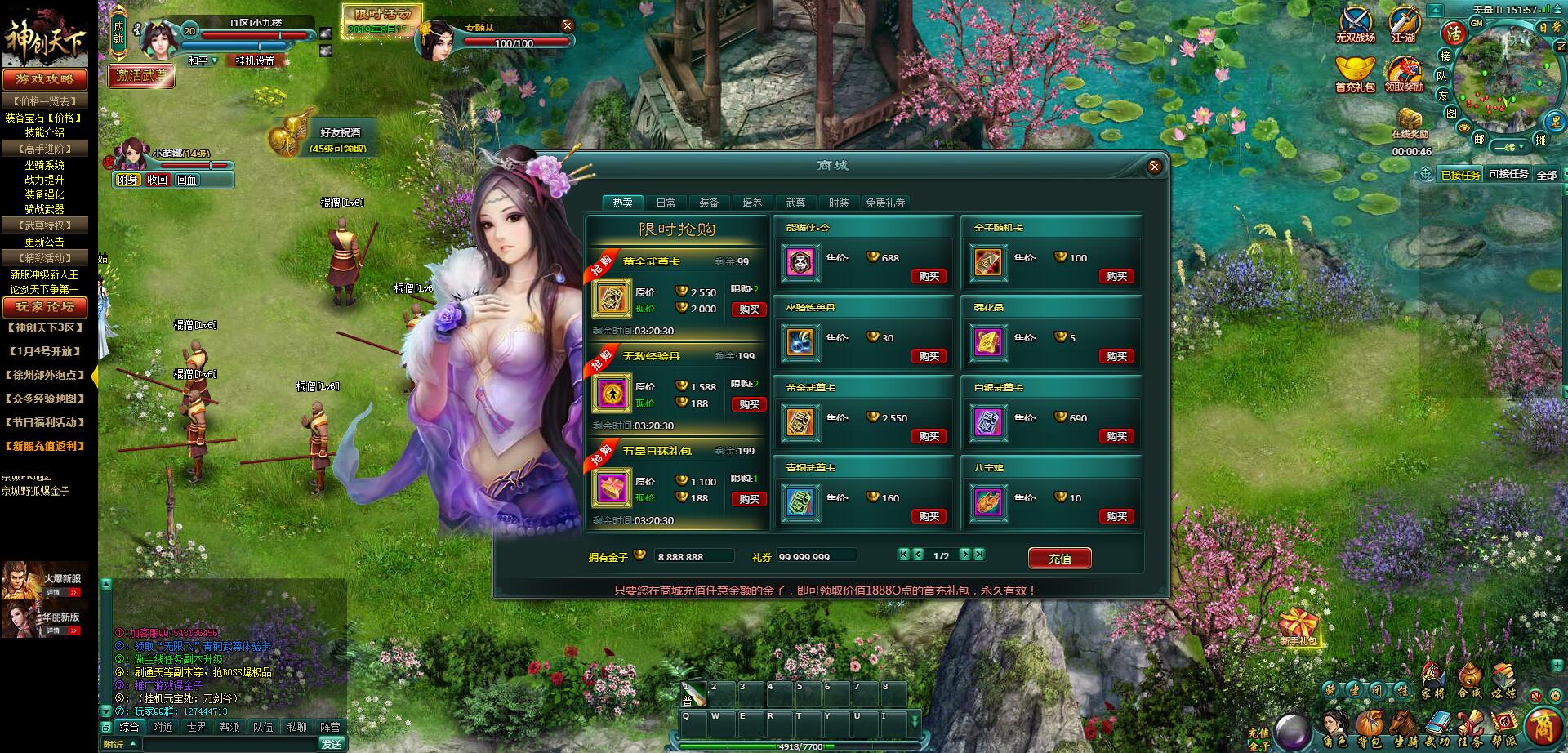
Task: Open the 游戏攻略 guide in sidebar
Action: pyautogui.click(x=45, y=79)
